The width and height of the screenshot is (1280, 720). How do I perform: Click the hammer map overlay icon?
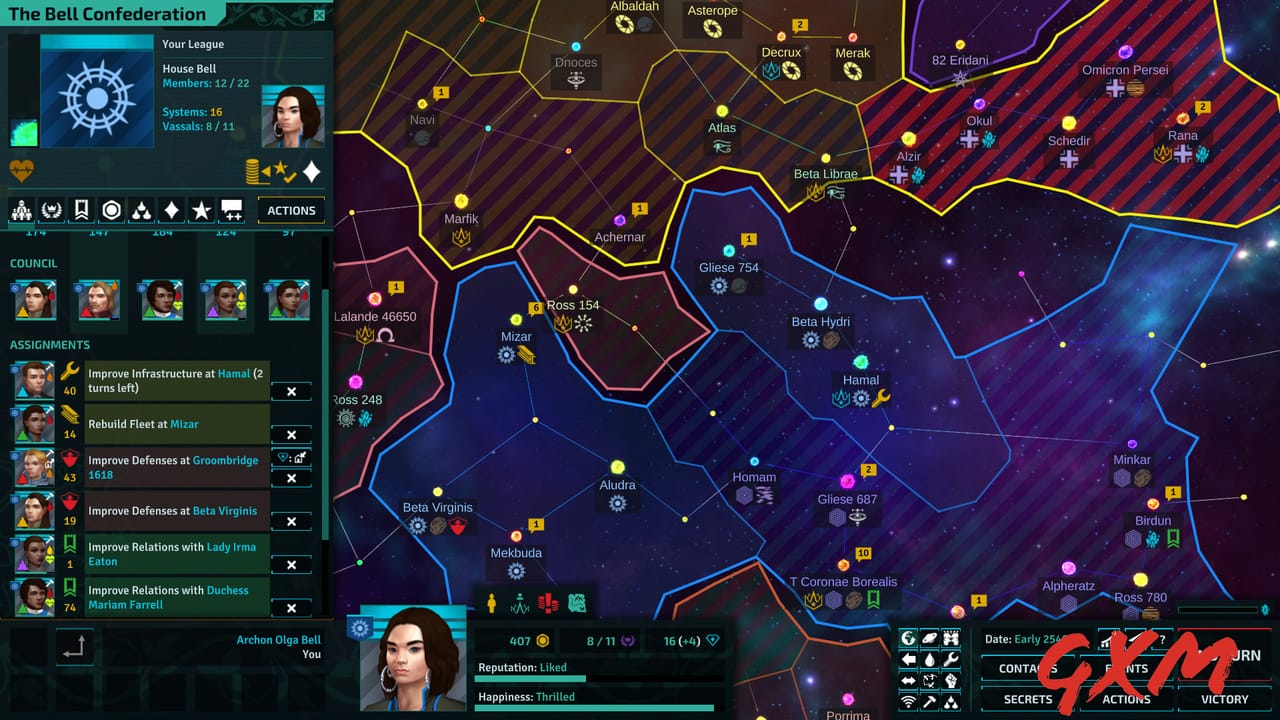pyautogui.click(x=930, y=701)
